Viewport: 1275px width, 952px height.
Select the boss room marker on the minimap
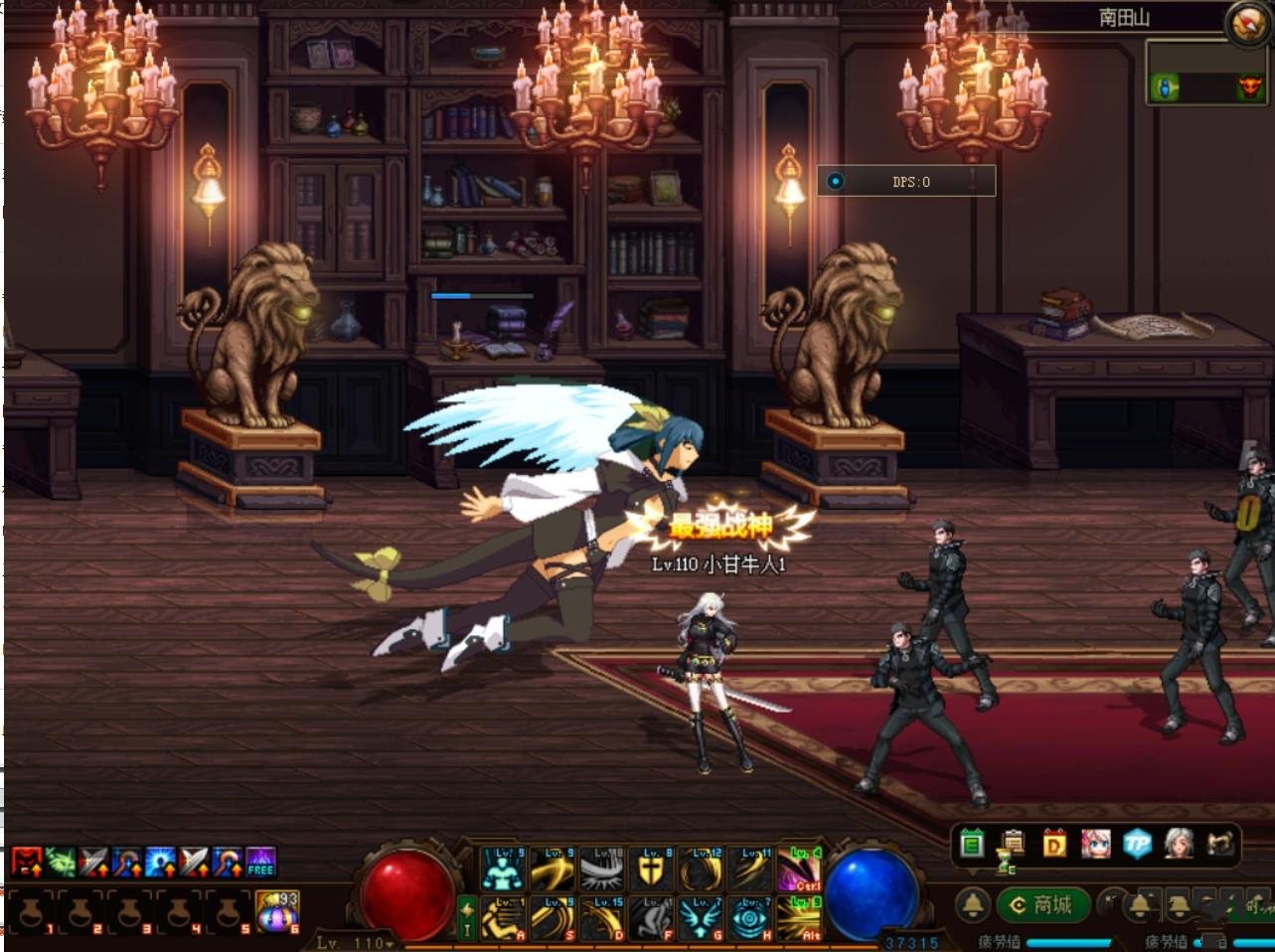pyautogui.click(x=1247, y=88)
